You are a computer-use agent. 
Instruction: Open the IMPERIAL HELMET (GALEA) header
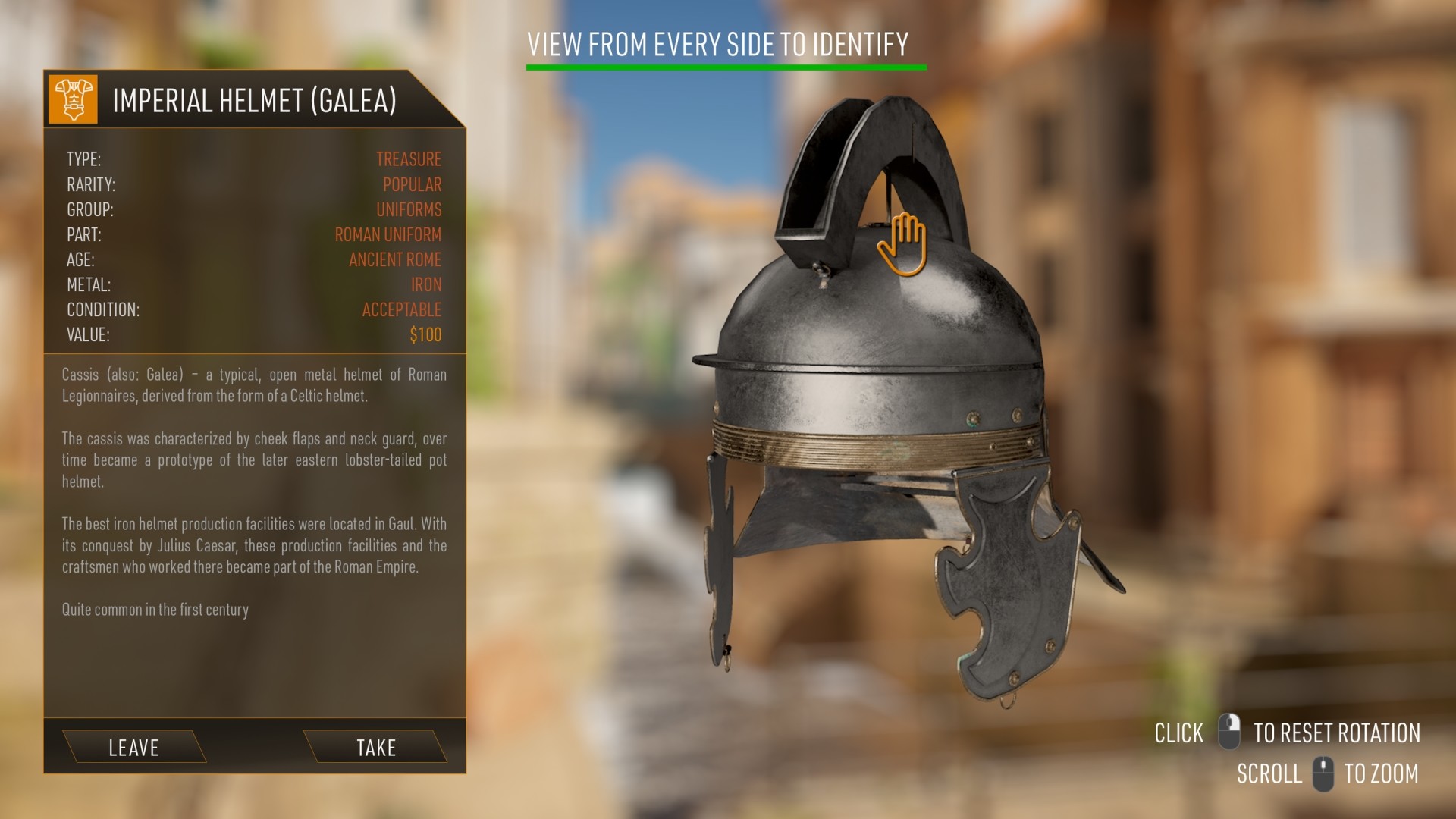pyautogui.click(x=254, y=99)
